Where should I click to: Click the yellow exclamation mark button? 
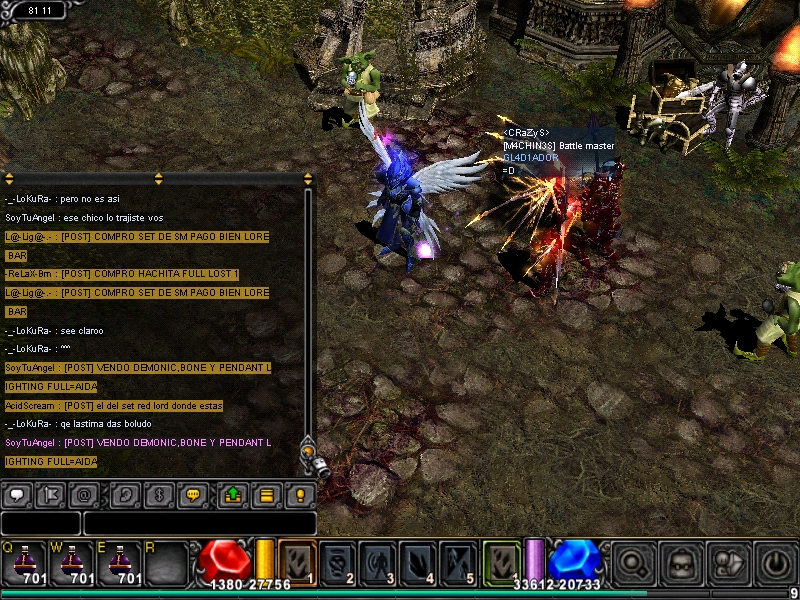(300, 494)
